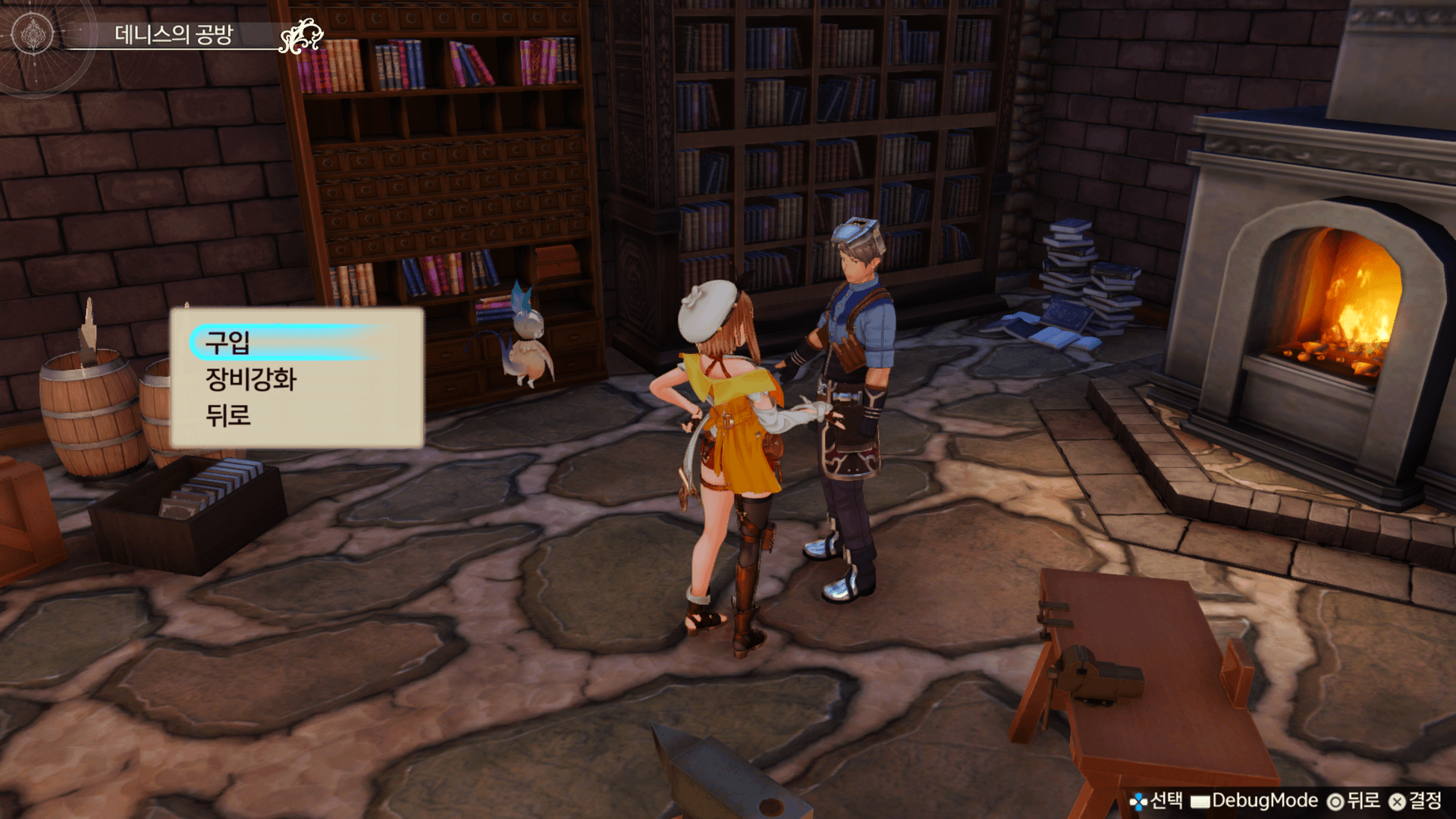
Task: Choose 장비강화 equipment upgrade option
Action: coord(251,379)
